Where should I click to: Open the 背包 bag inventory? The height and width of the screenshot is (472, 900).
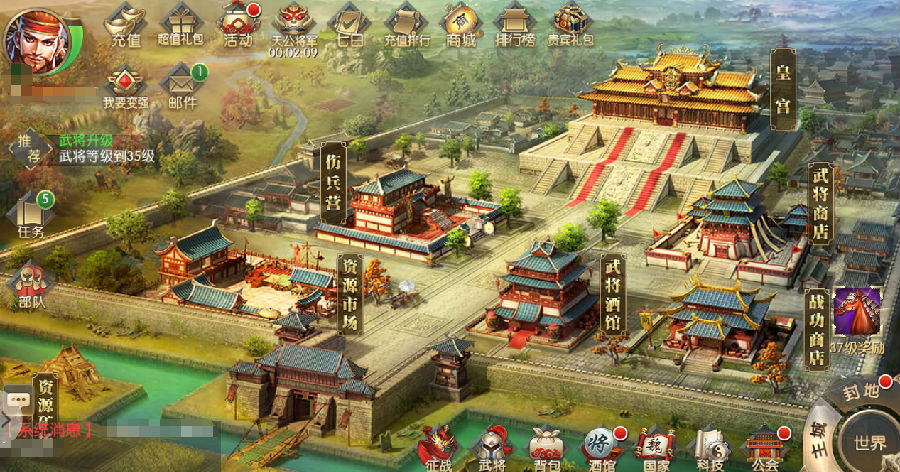coord(546,446)
